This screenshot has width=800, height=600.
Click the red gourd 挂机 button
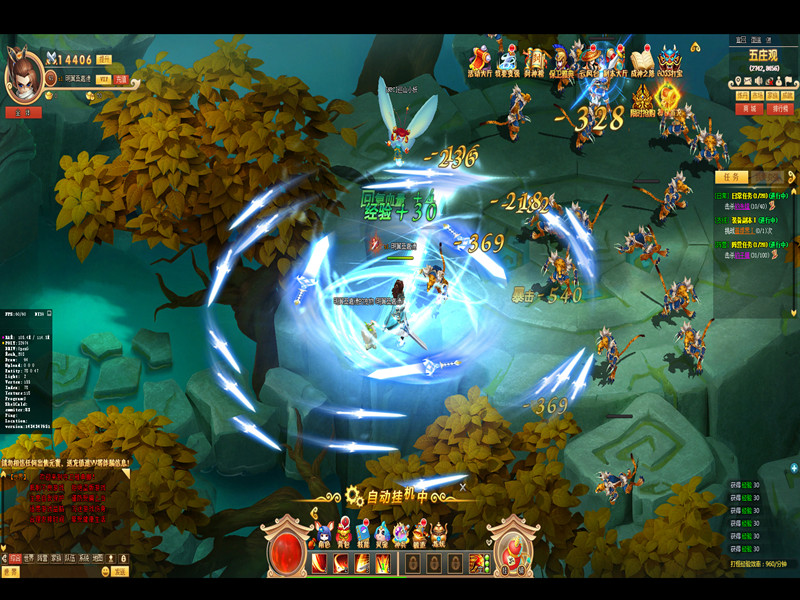515,551
